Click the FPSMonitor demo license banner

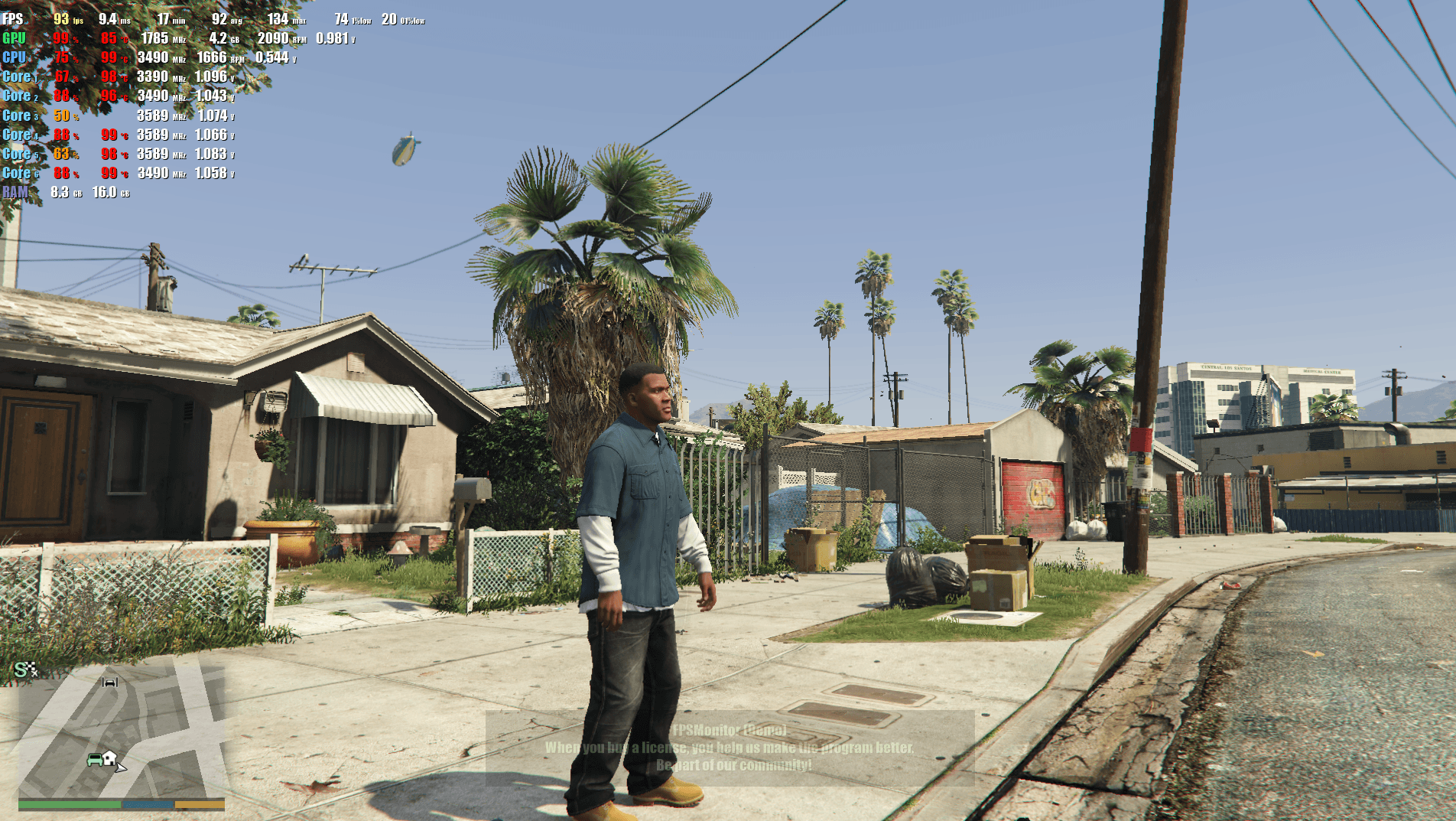tap(730, 748)
